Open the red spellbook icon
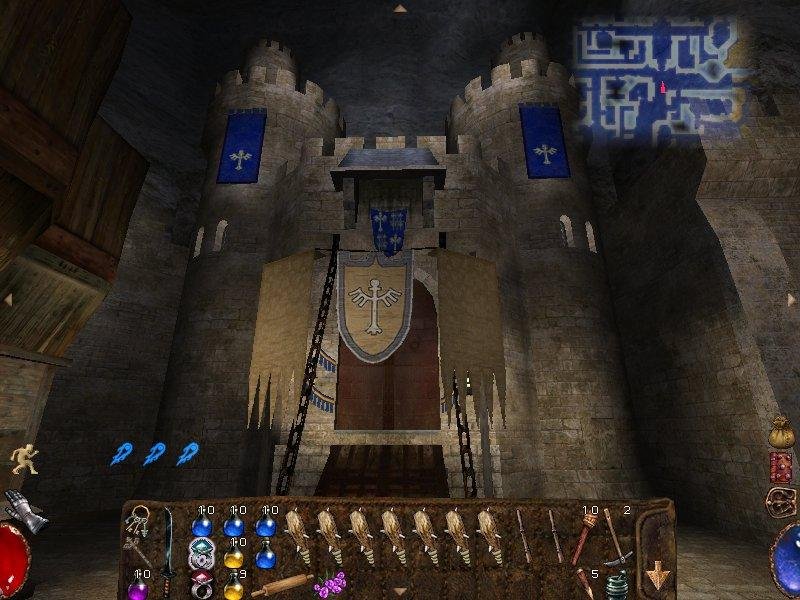The image size is (800, 600). coord(781,467)
